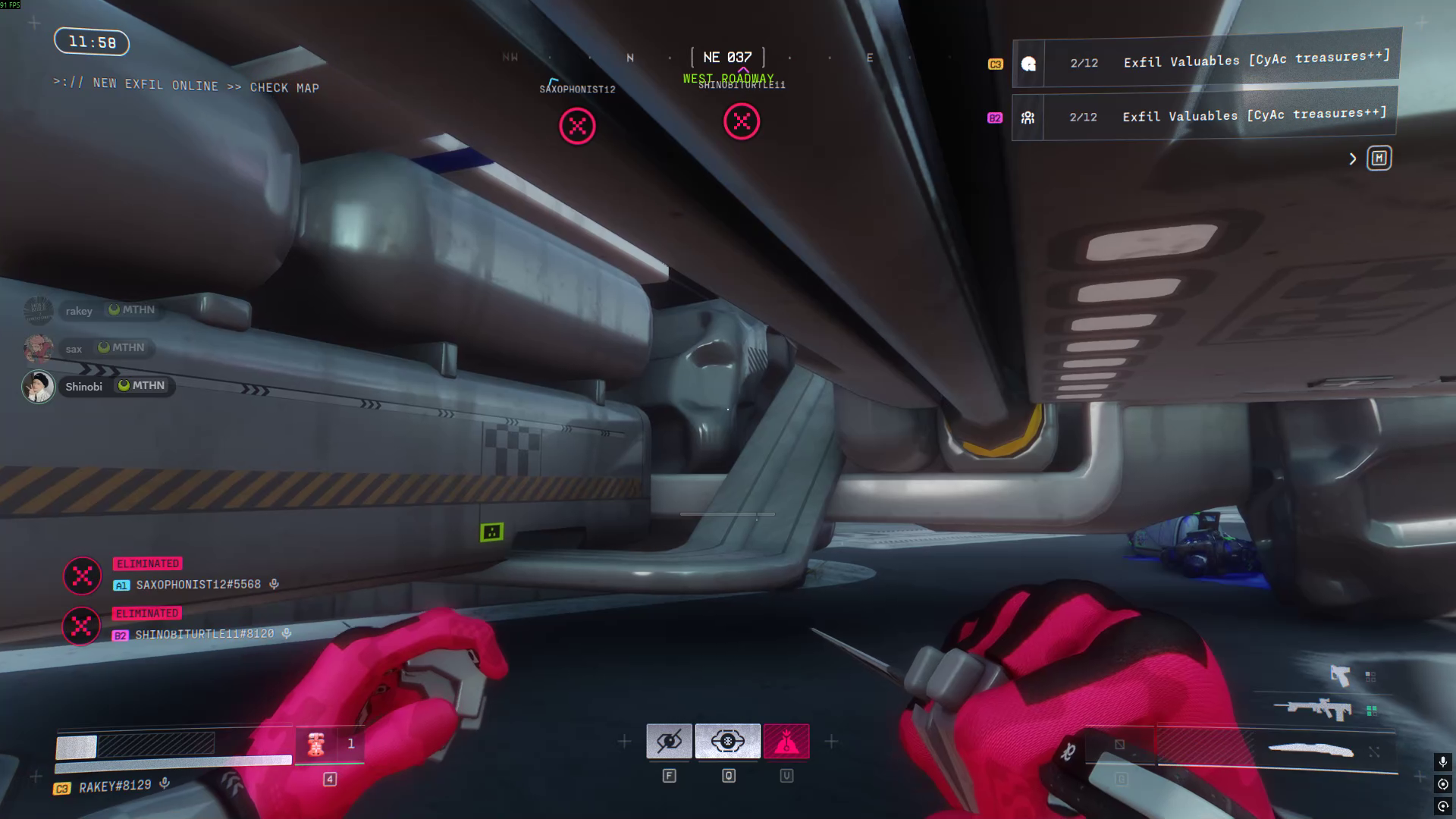The width and height of the screenshot is (1456, 819).
Task: Select sax in the voice overlay
Action: click(74, 349)
